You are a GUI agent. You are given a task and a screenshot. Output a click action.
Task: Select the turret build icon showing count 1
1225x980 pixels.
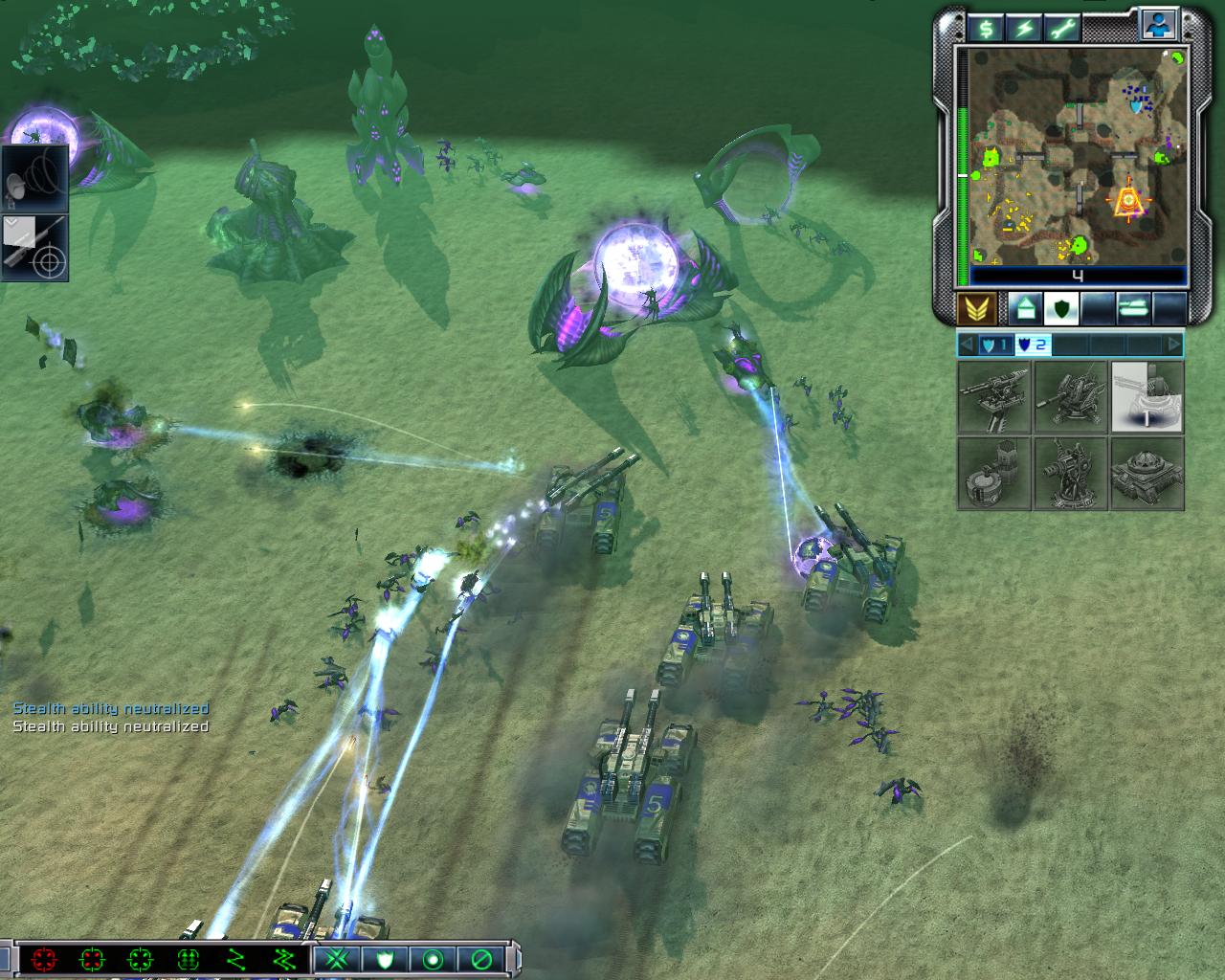1147,397
